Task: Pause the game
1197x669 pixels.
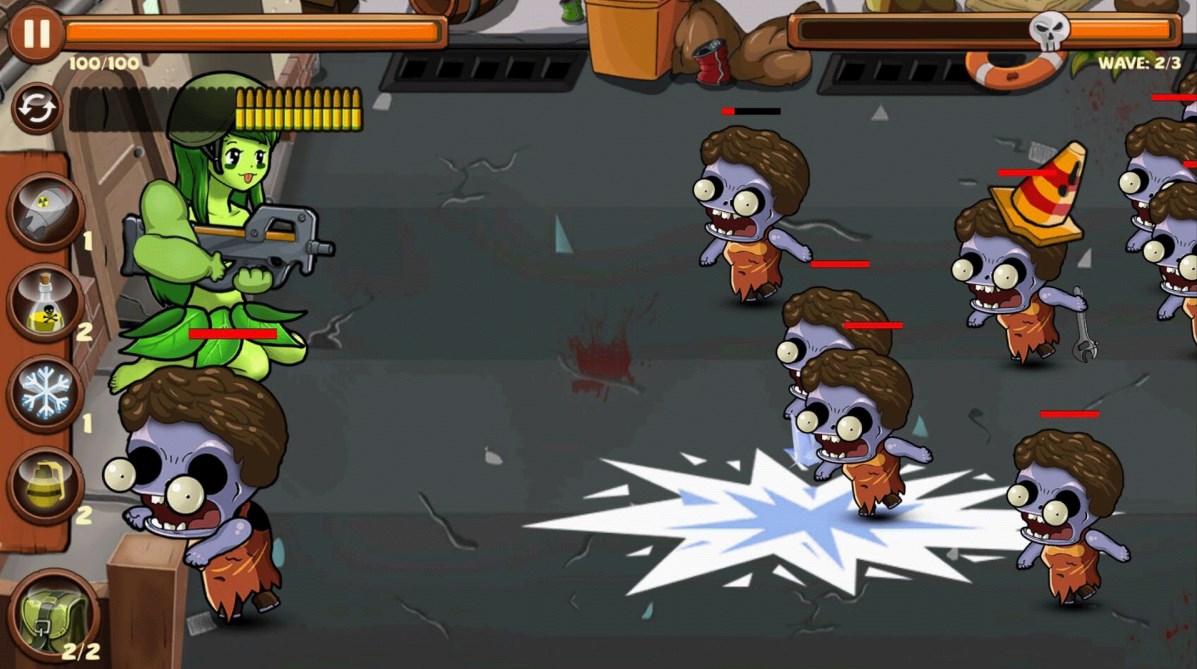Action: coord(36,33)
